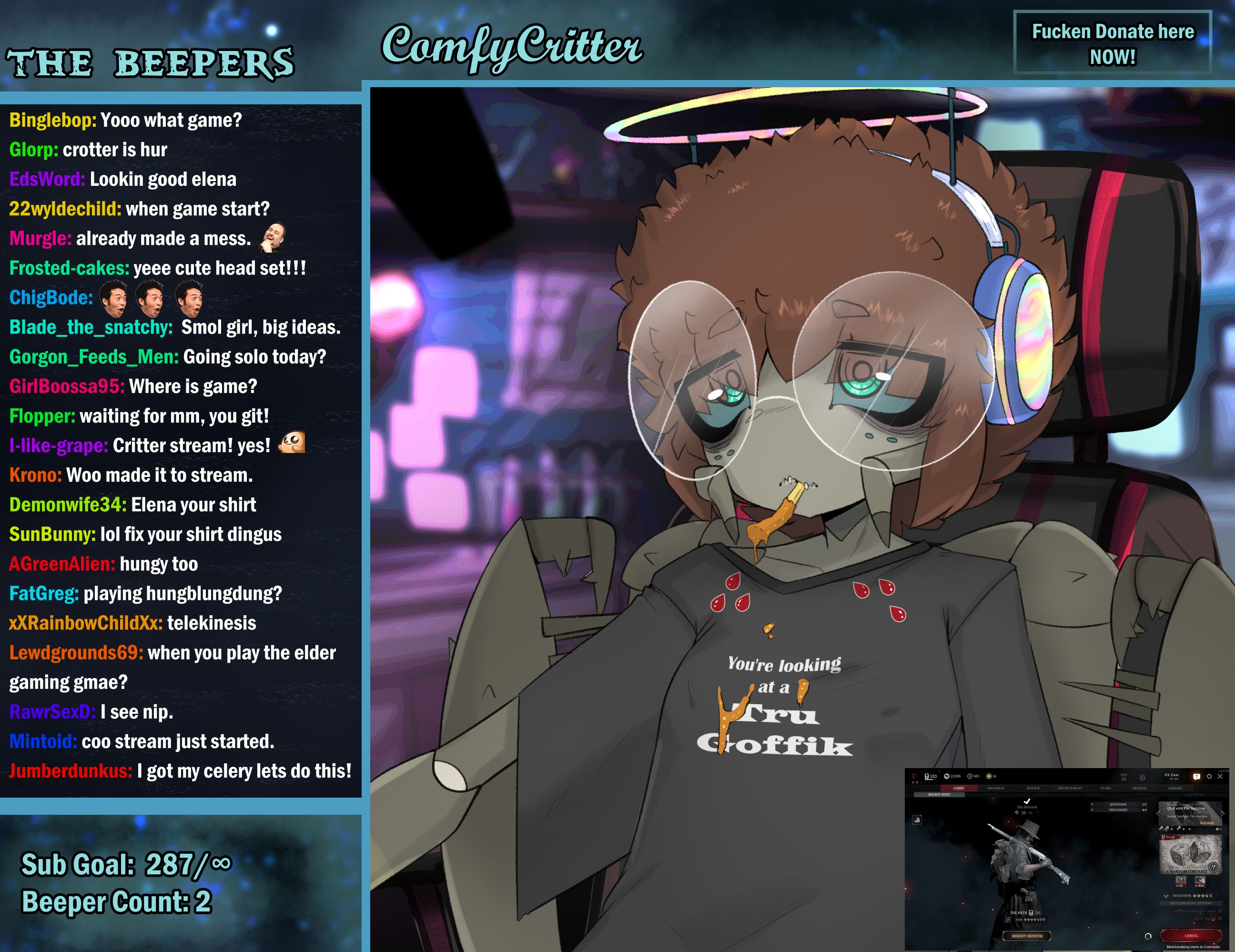This screenshot has width=1235, height=952.
Task: Select the Lobby tab
Action: tap(959, 788)
